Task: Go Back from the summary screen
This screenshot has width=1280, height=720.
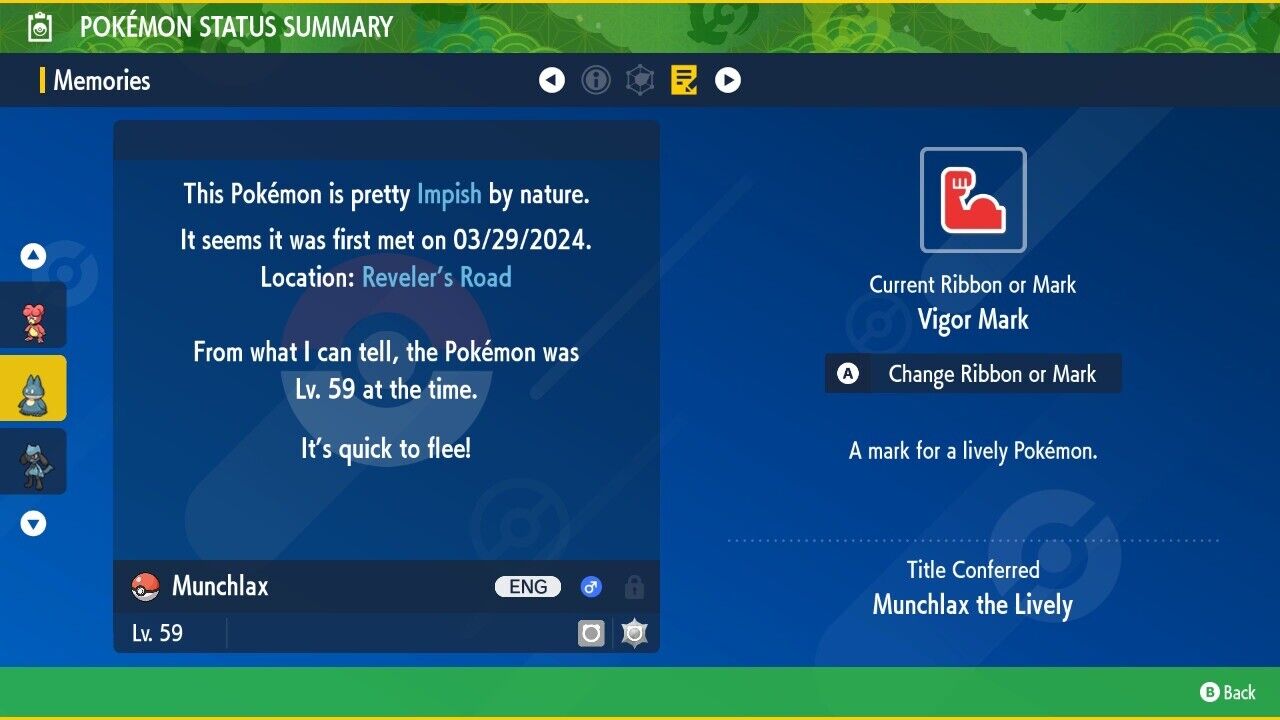Action: (1228, 692)
